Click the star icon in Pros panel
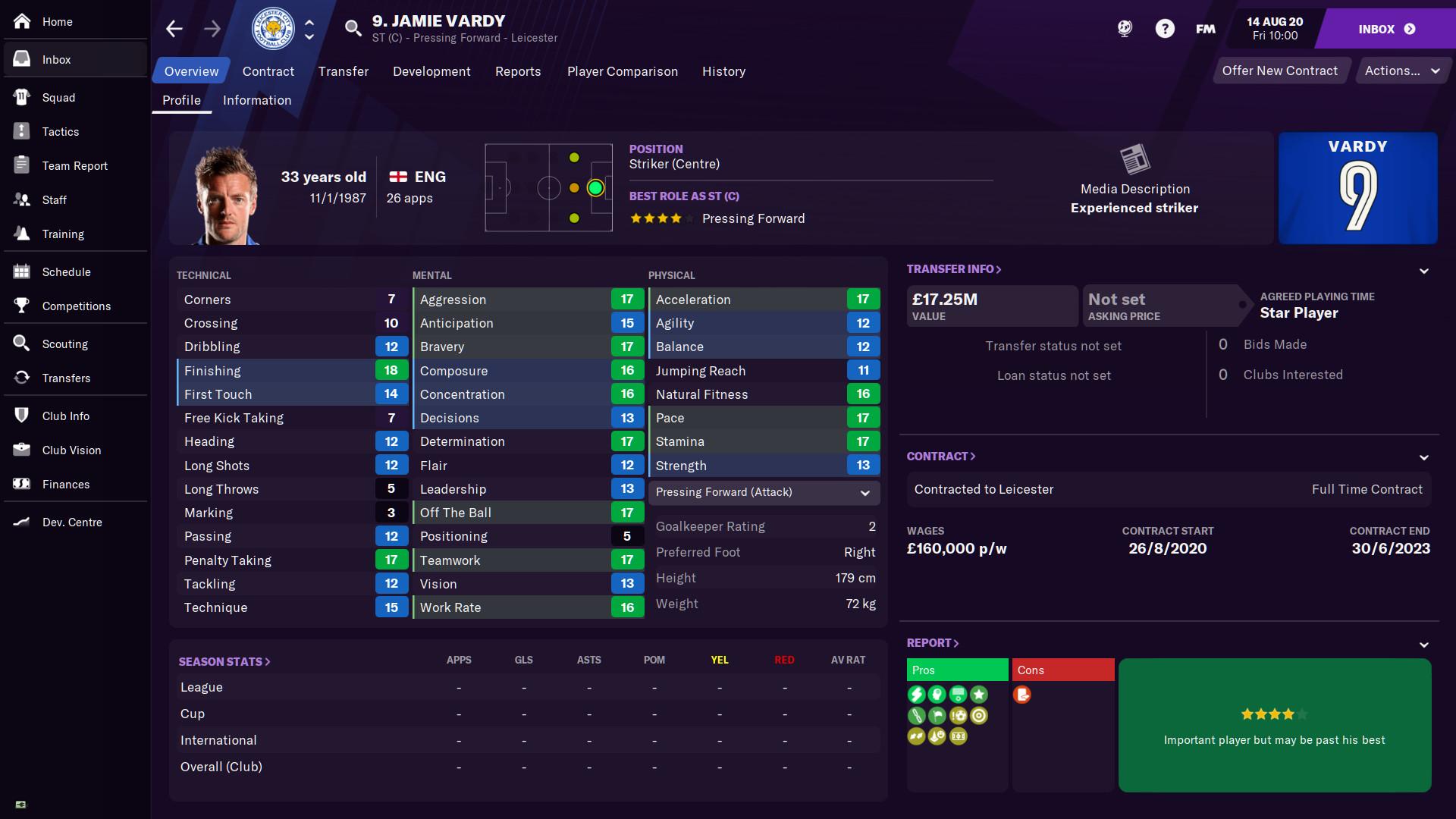Screen dimensions: 1456x819 (979, 694)
